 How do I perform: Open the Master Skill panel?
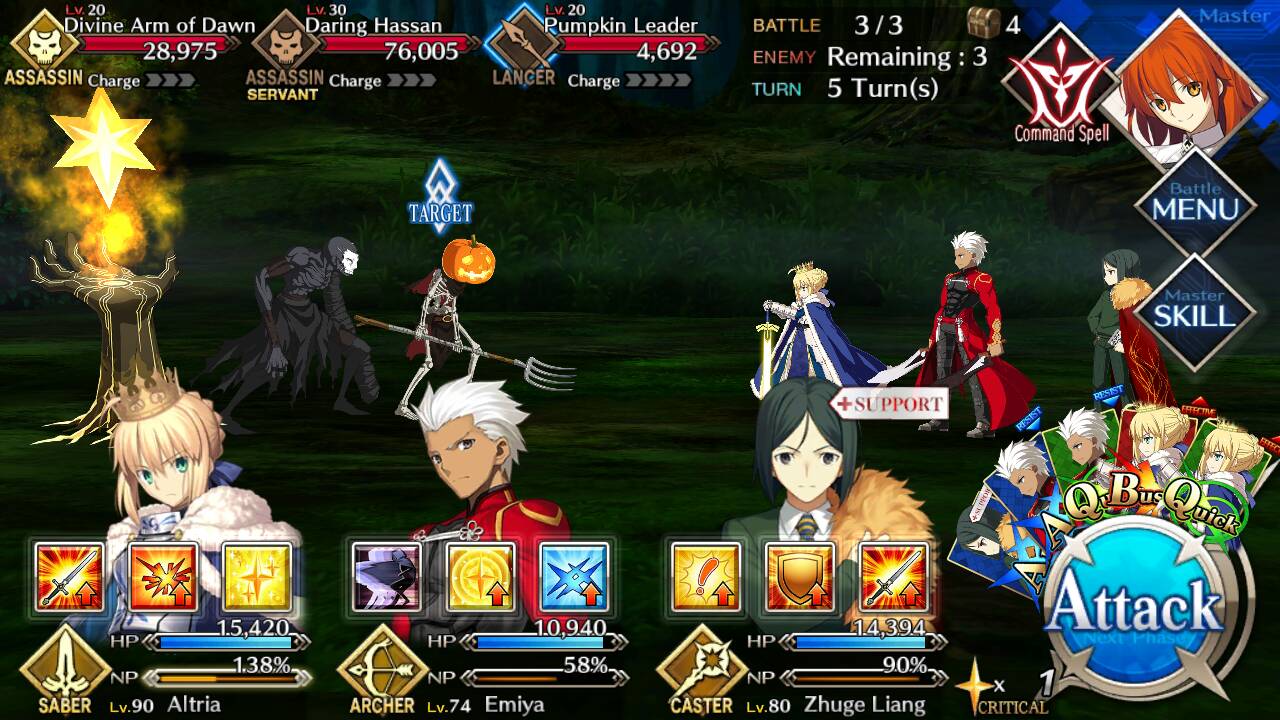click(1195, 312)
